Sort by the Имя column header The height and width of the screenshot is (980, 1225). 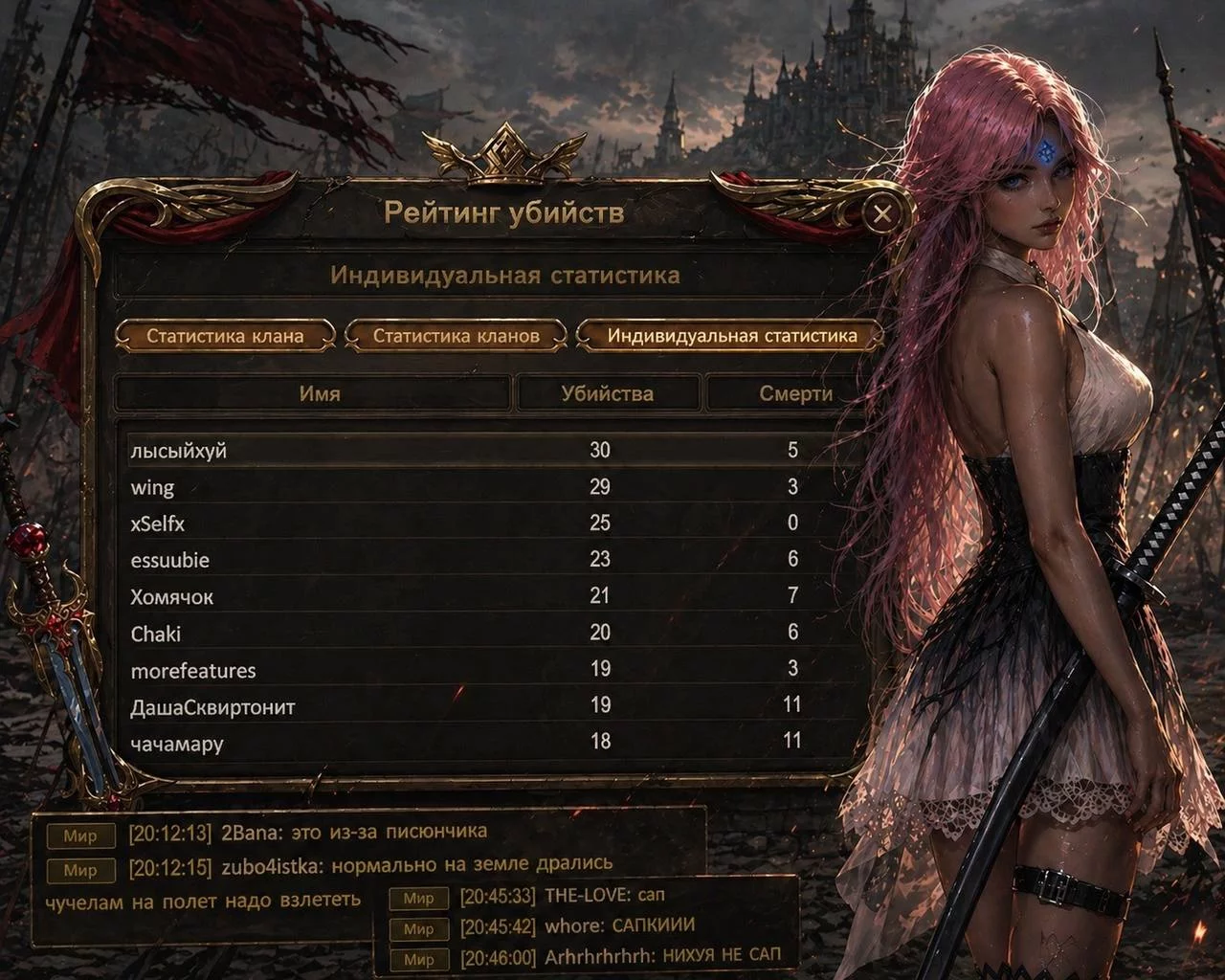click(319, 393)
